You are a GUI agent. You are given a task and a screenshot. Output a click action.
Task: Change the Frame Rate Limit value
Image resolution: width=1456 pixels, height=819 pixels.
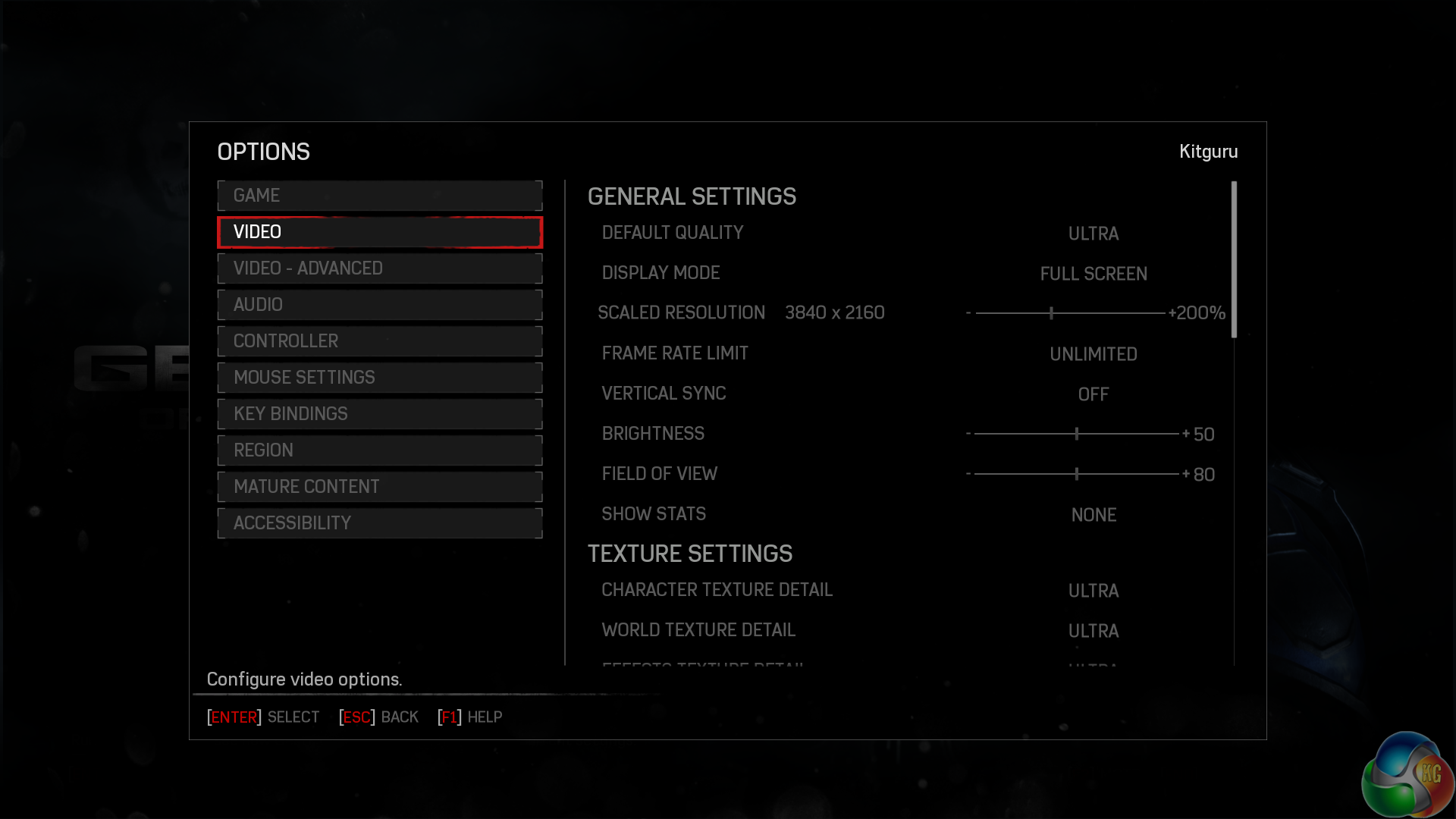tap(1093, 354)
